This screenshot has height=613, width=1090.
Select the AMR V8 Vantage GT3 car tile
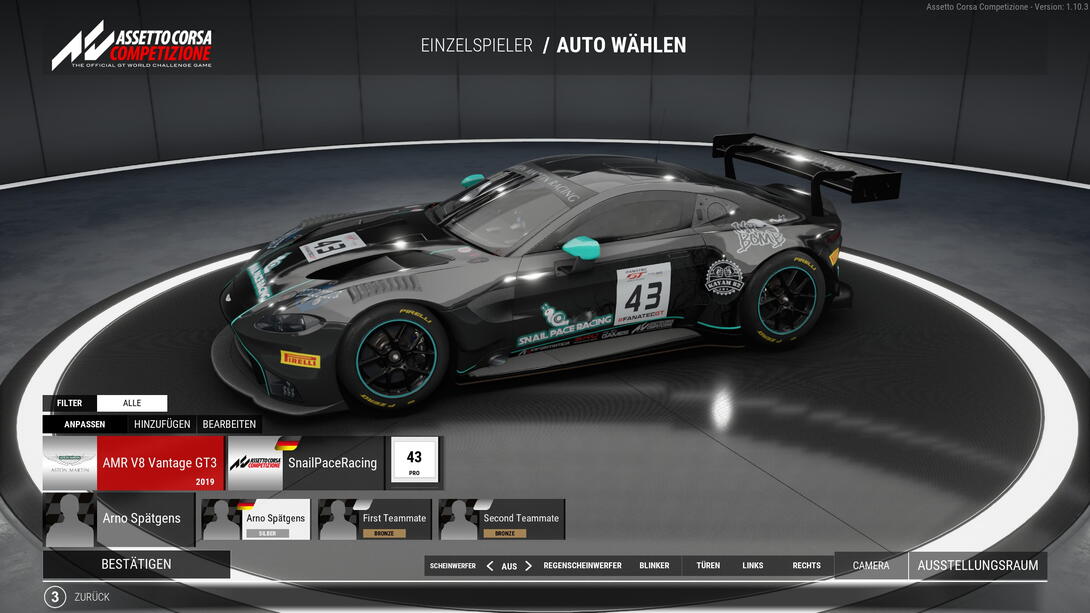coord(133,463)
